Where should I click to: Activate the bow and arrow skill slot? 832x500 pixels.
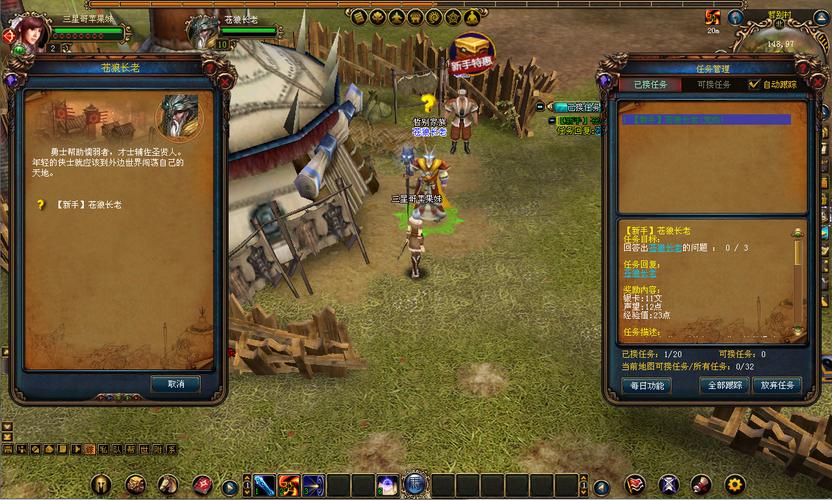[x=314, y=485]
